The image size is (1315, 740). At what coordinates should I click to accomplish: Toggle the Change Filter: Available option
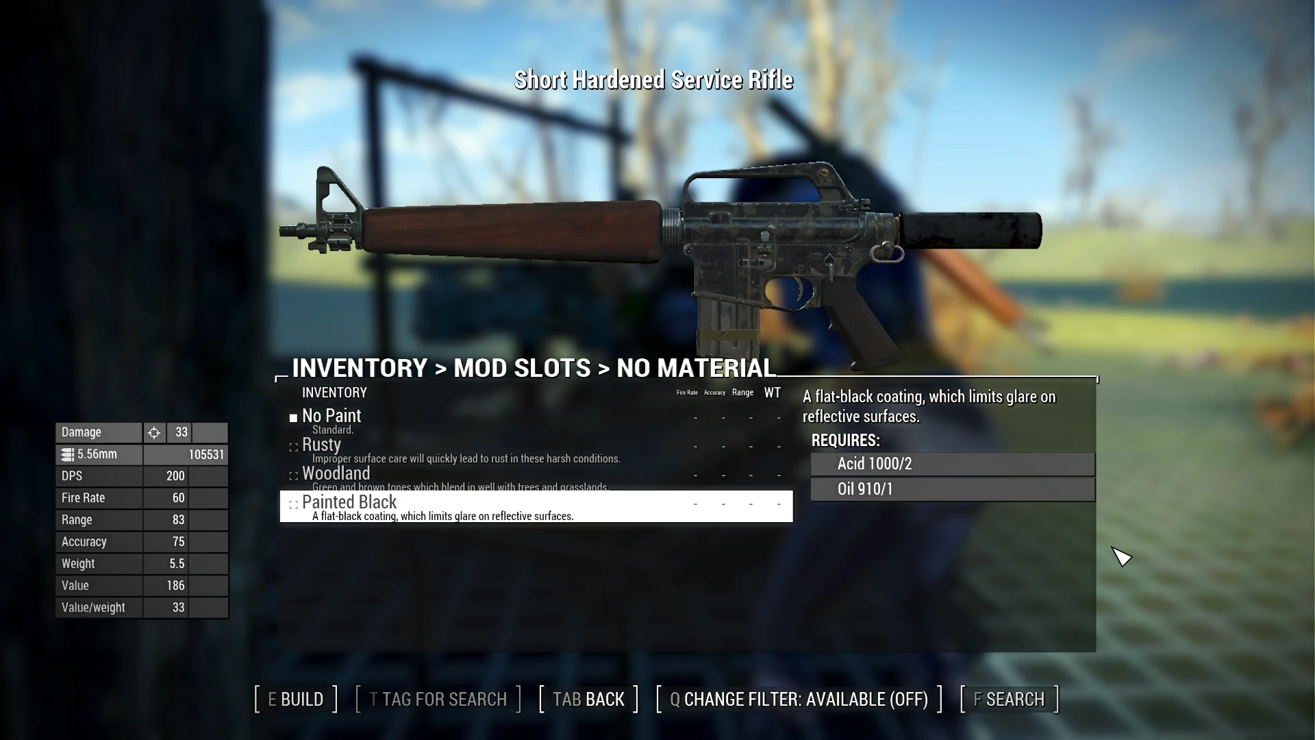799,699
